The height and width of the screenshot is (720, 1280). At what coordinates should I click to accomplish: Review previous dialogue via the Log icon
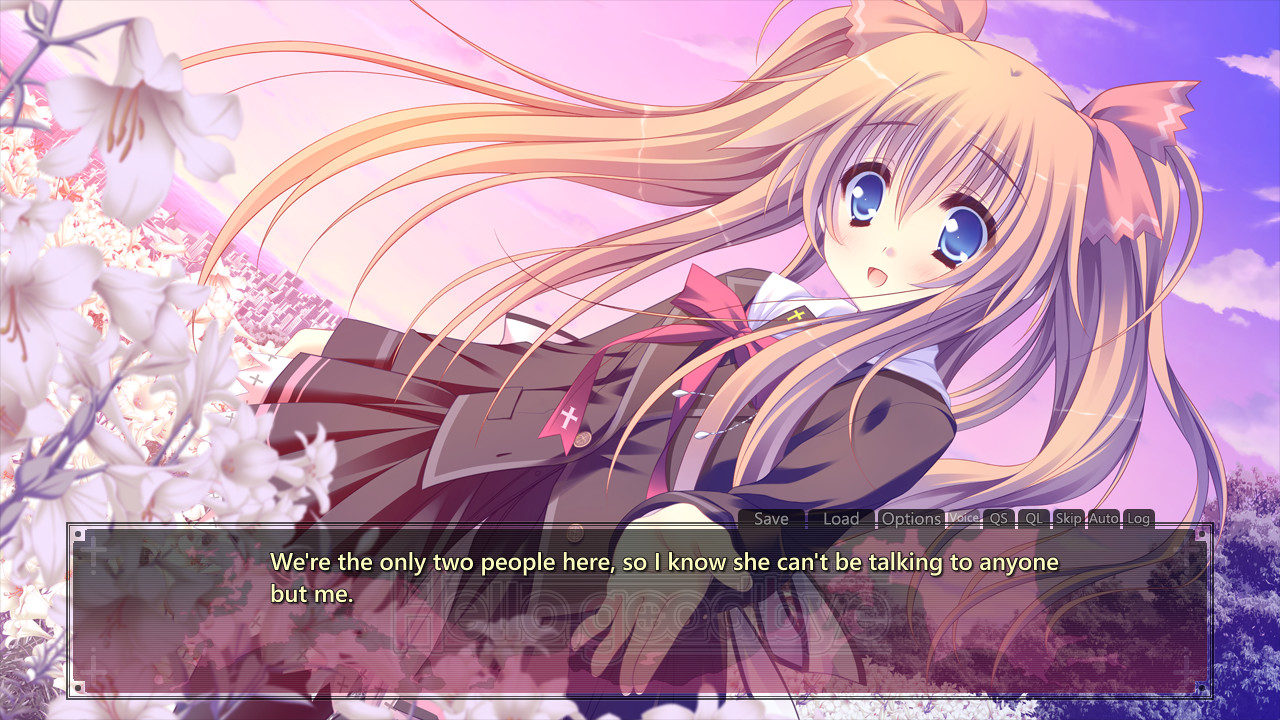[x=1137, y=518]
